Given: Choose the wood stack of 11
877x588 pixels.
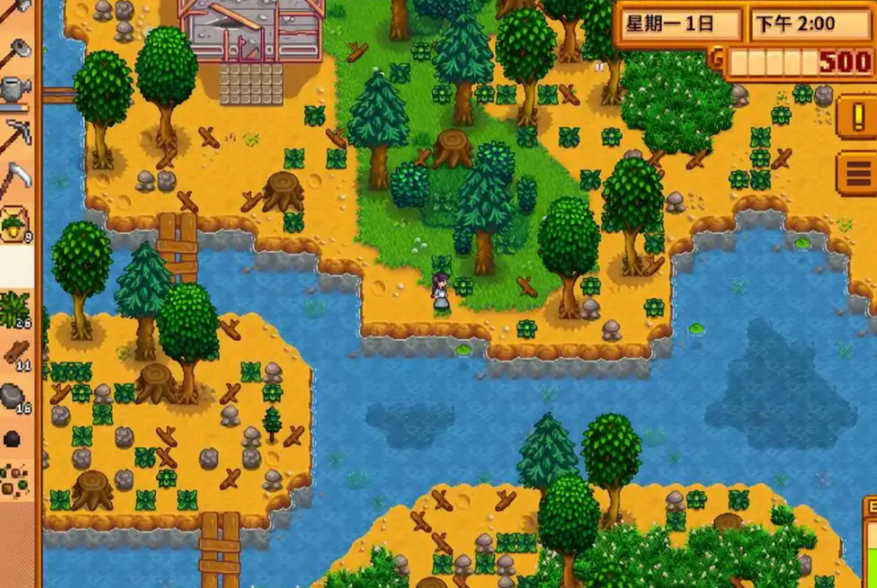Looking at the screenshot, I should tap(16, 352).
